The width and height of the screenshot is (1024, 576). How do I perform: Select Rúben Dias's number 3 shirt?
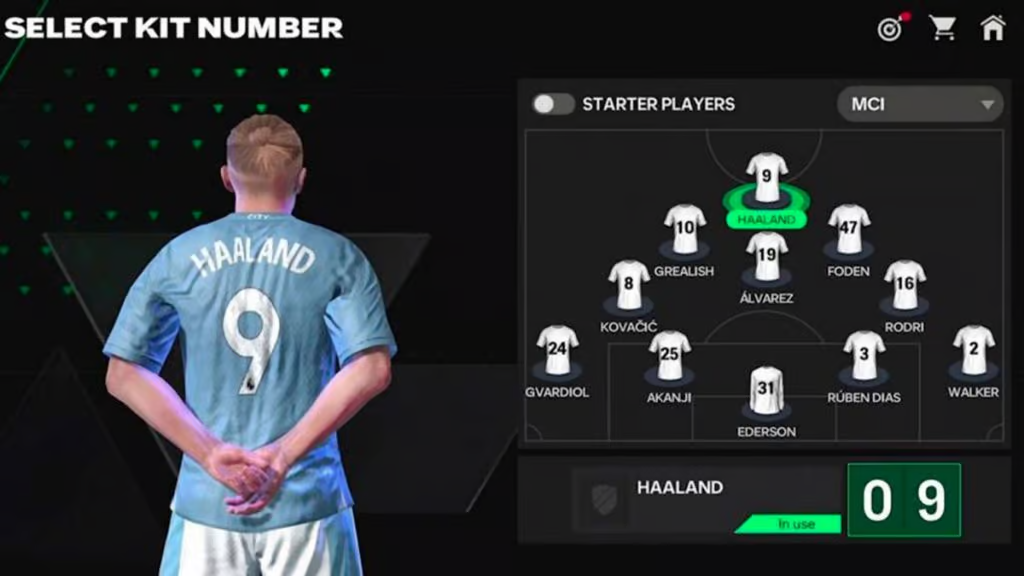click(863, 356)
